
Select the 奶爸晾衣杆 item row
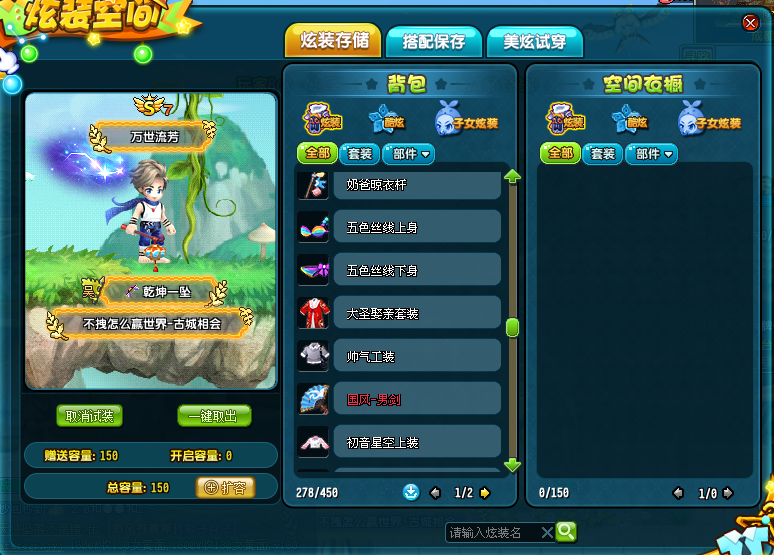(400, 186)
